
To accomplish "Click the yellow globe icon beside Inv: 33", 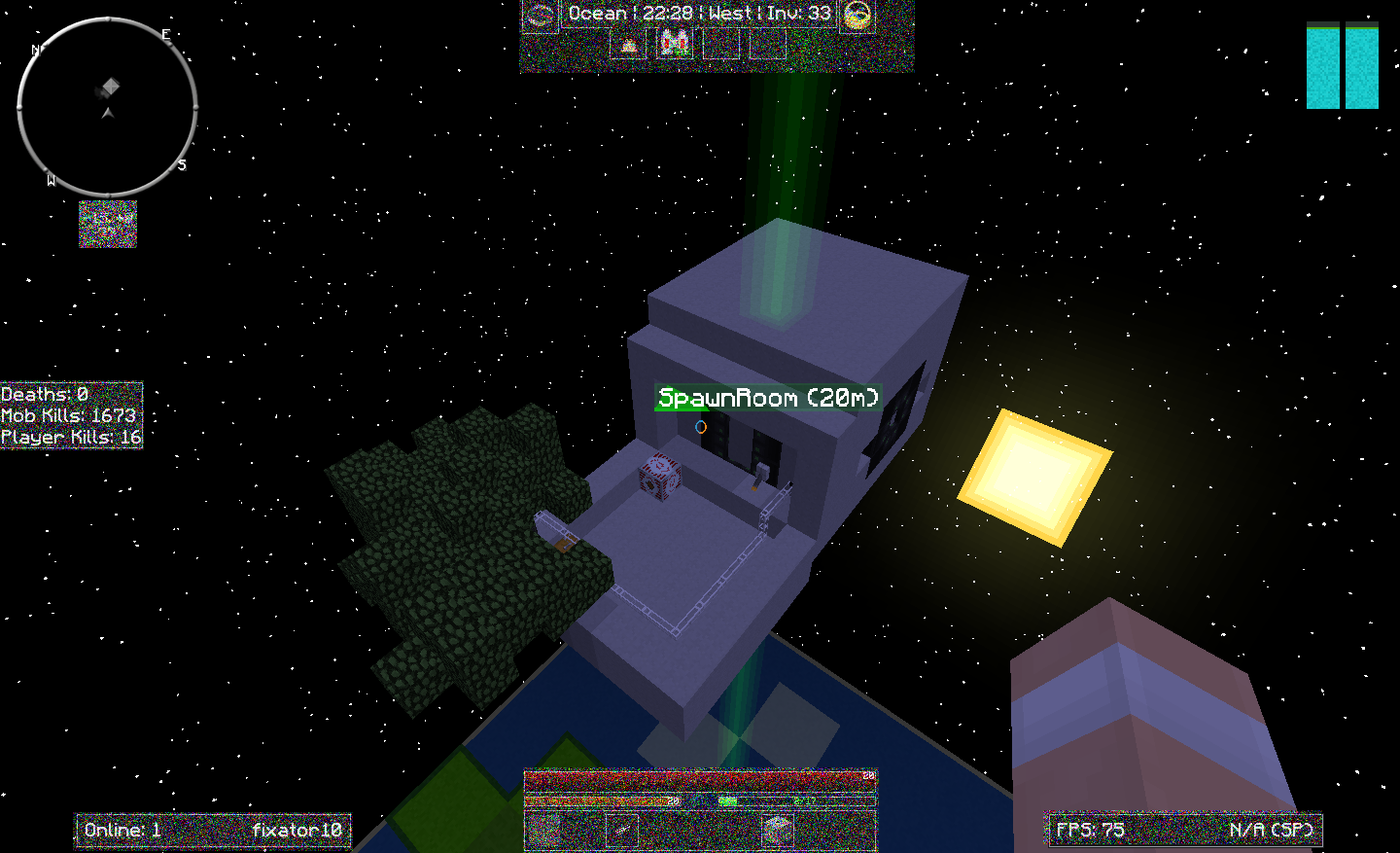I will tap(857, 16).
